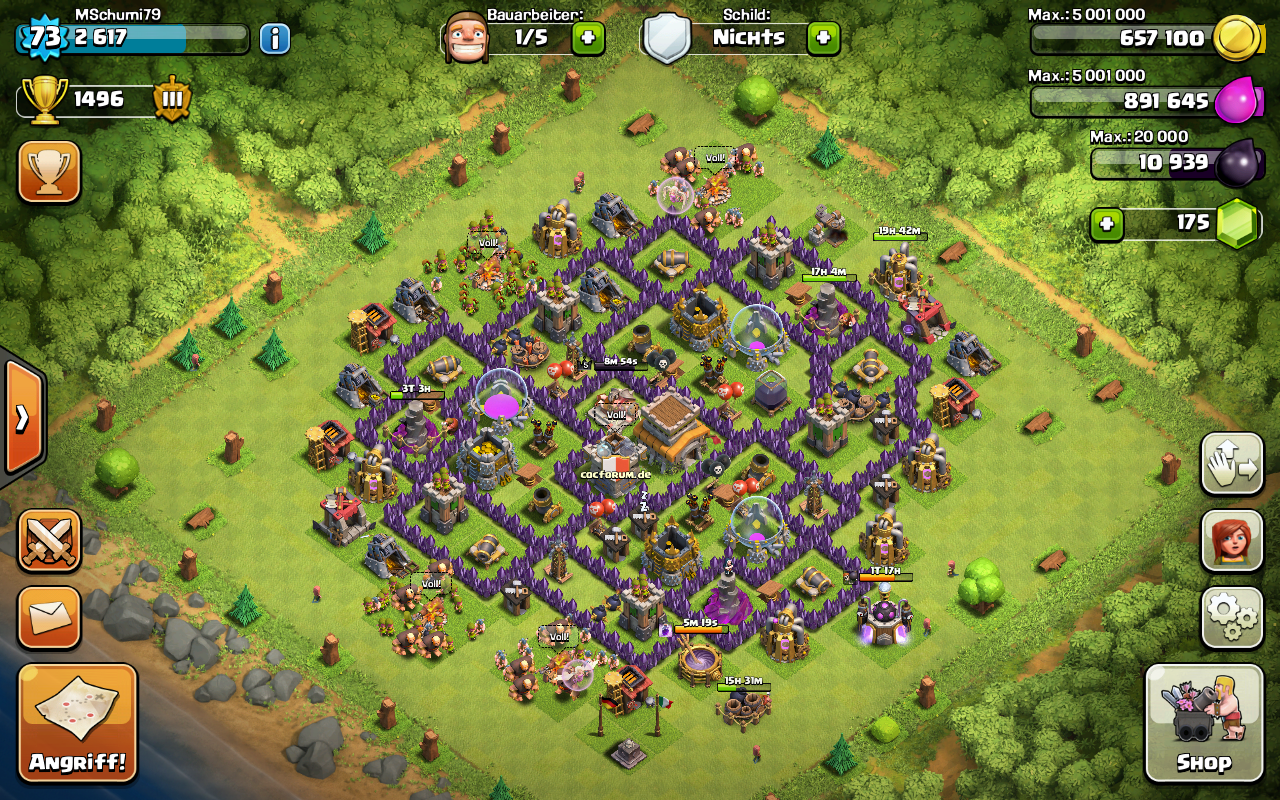Open the Angriff! attack map

click(77, 722)
